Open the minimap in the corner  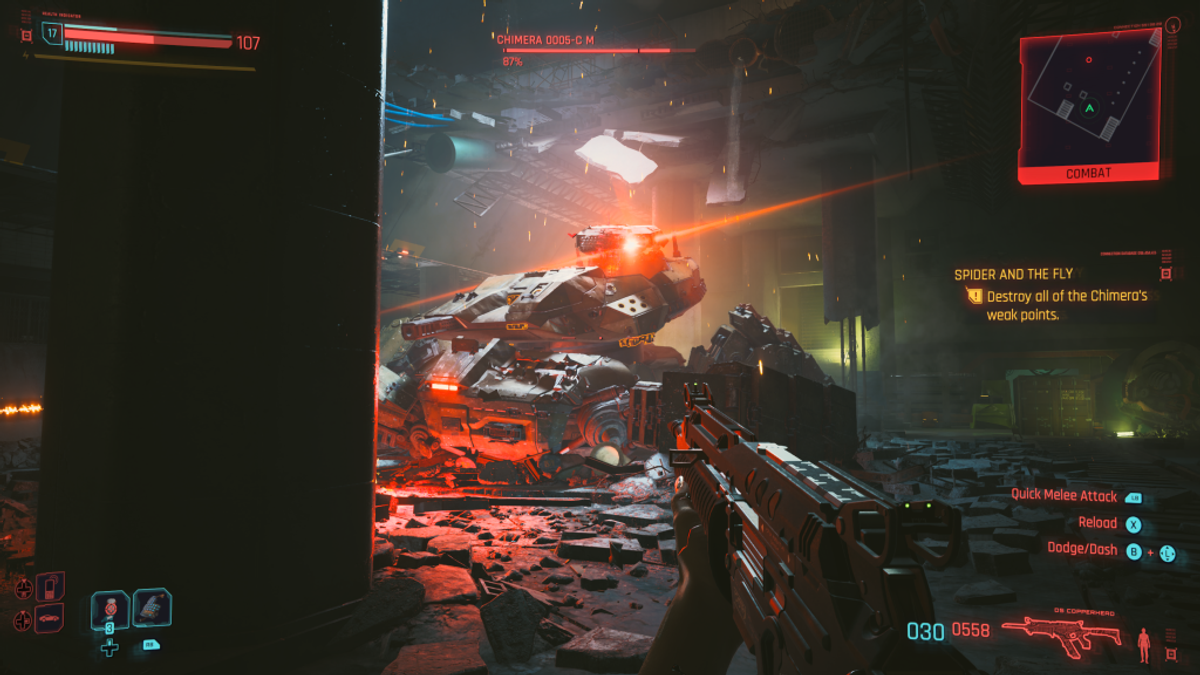coord(1089,96)
